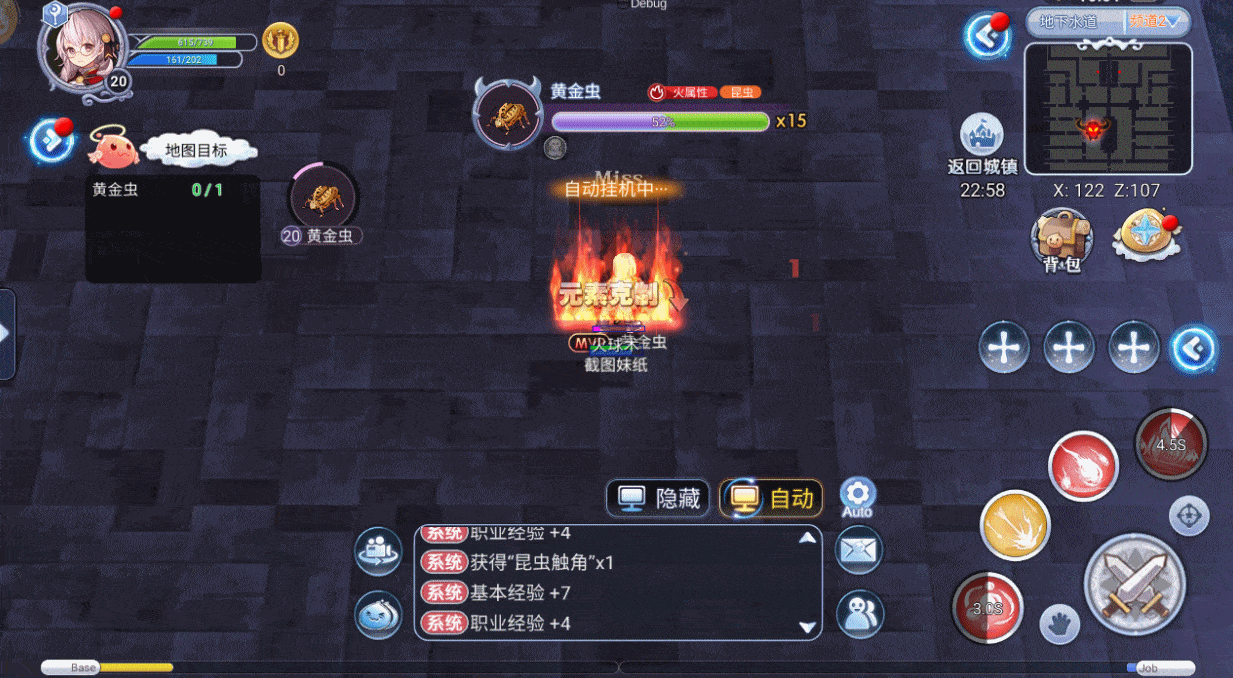Click the crosshair target-lock button

click(x=1188, y=516)
